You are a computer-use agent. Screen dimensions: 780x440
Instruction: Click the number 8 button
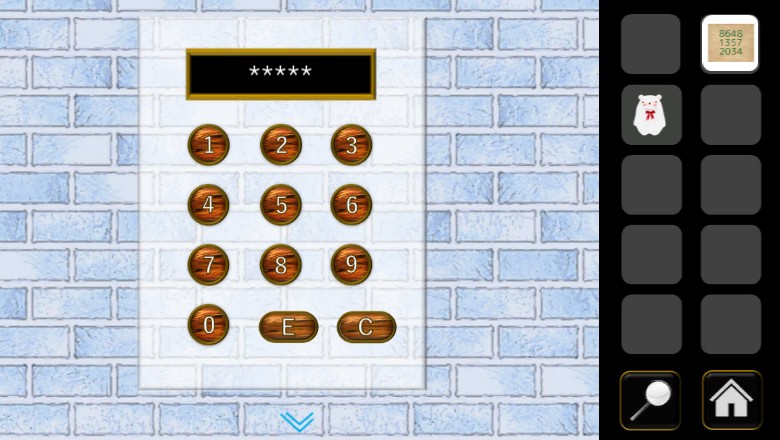[281, 265]
